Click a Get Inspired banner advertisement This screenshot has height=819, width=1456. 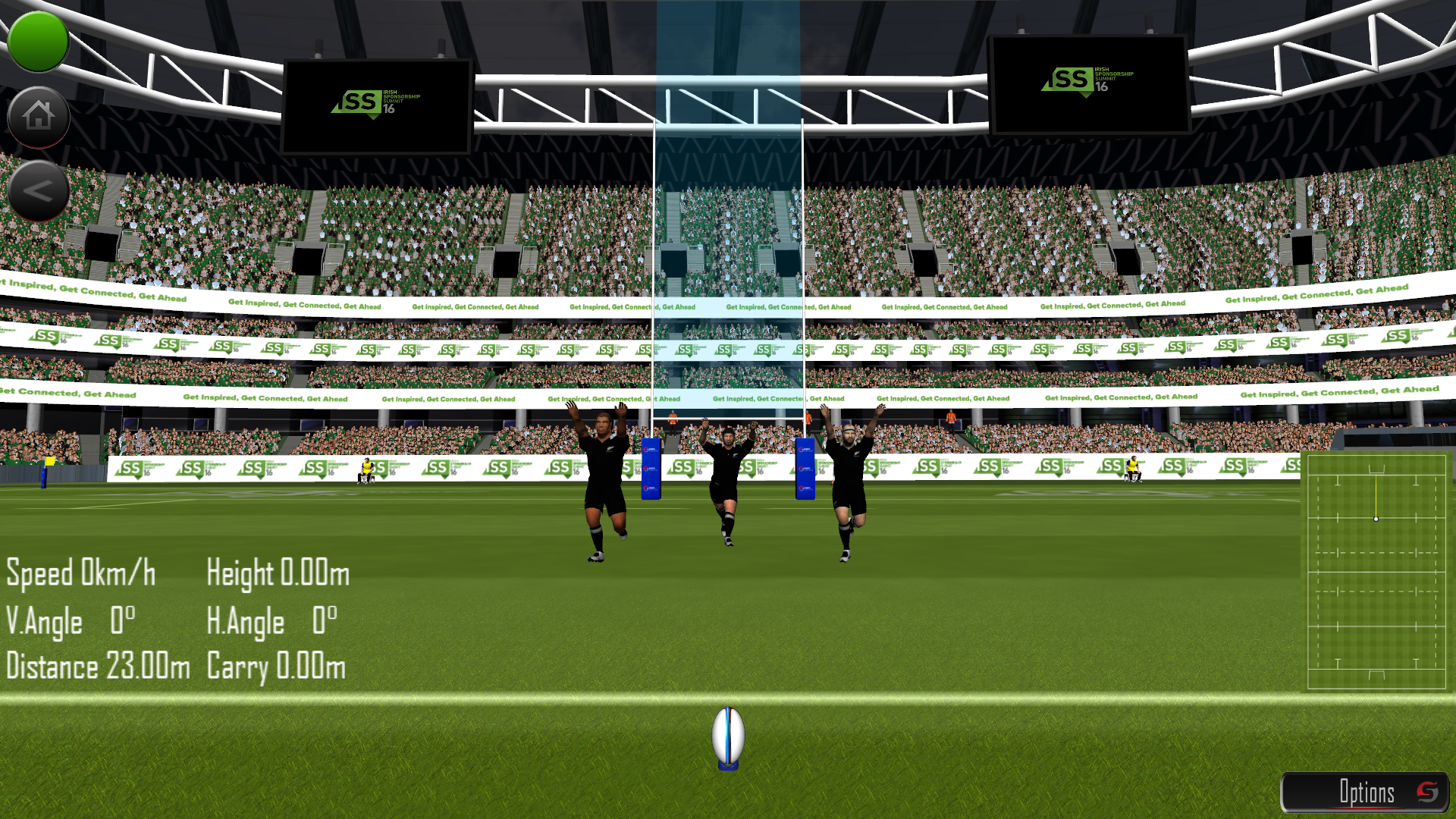coord(303,303)
